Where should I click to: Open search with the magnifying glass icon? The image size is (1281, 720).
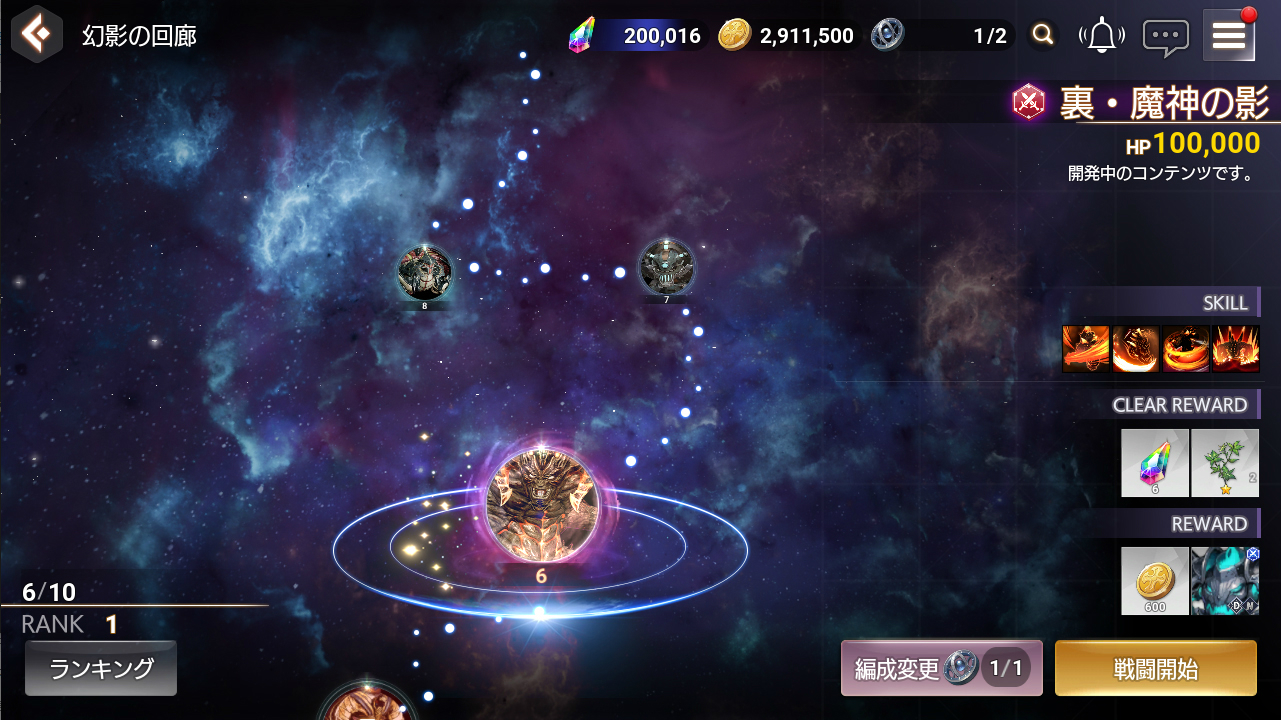coord(1043,36)
